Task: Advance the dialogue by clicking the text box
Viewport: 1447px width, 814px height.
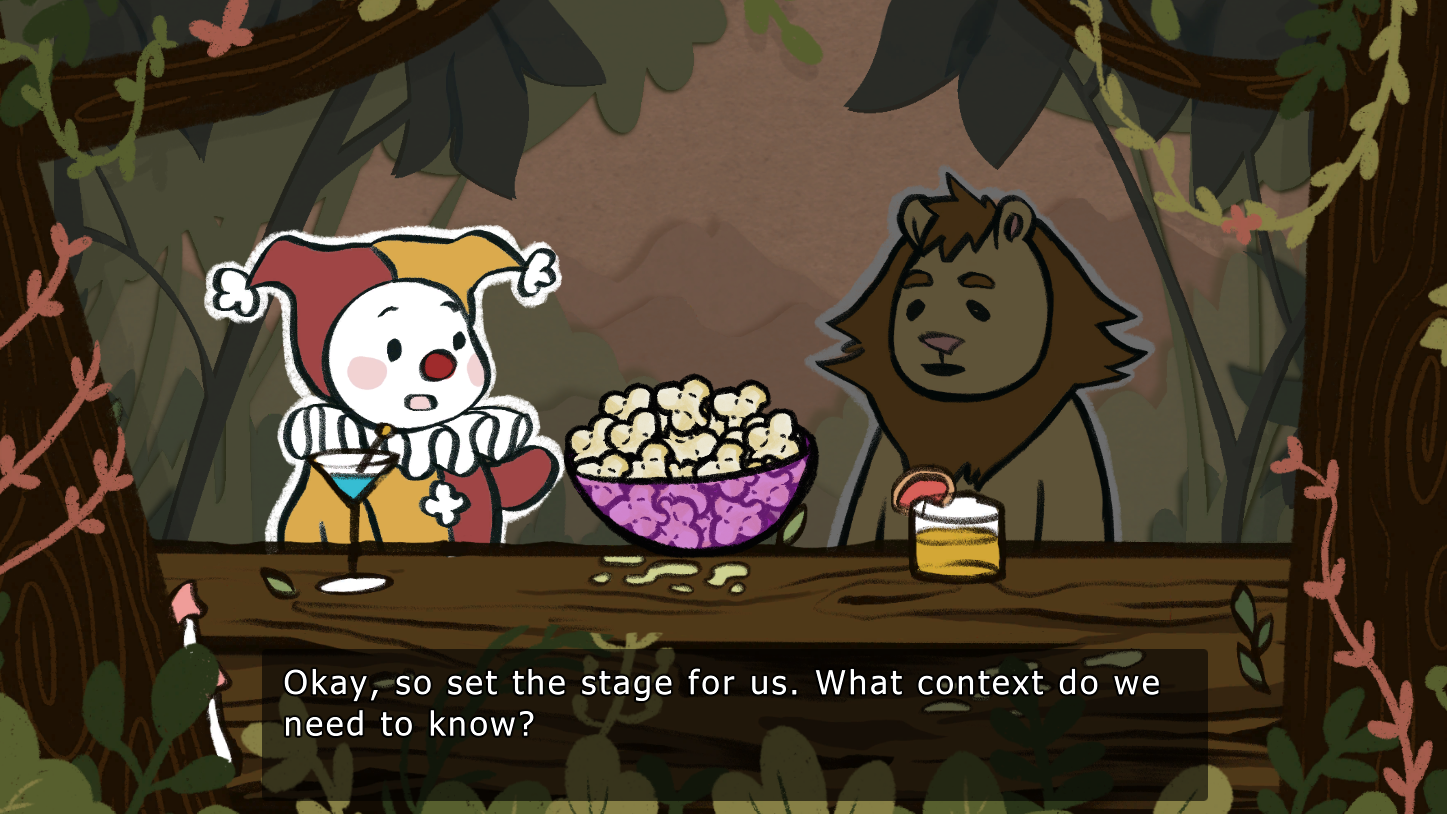Action: point(734,723)
